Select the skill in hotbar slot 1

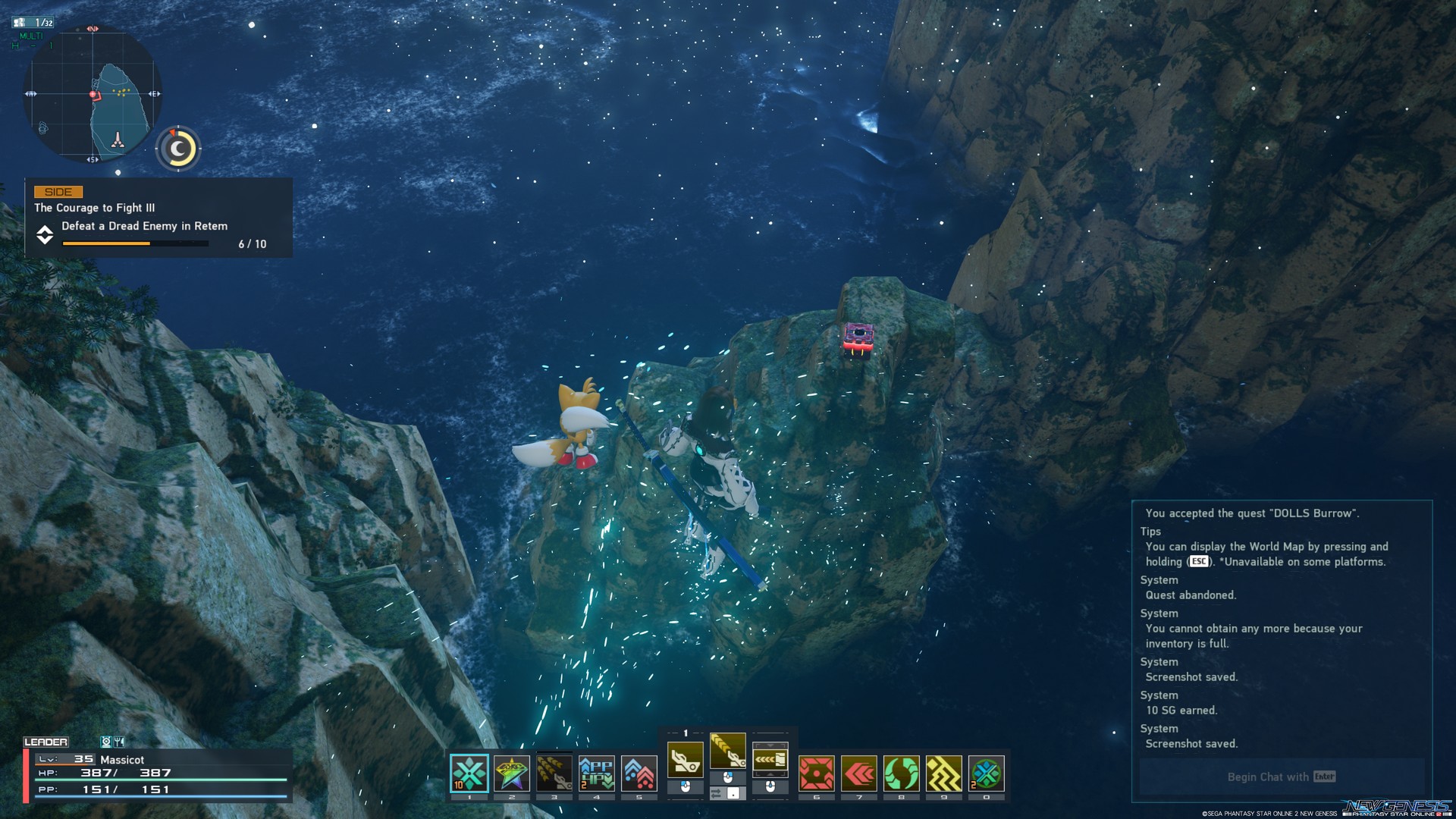coord(469,773)
